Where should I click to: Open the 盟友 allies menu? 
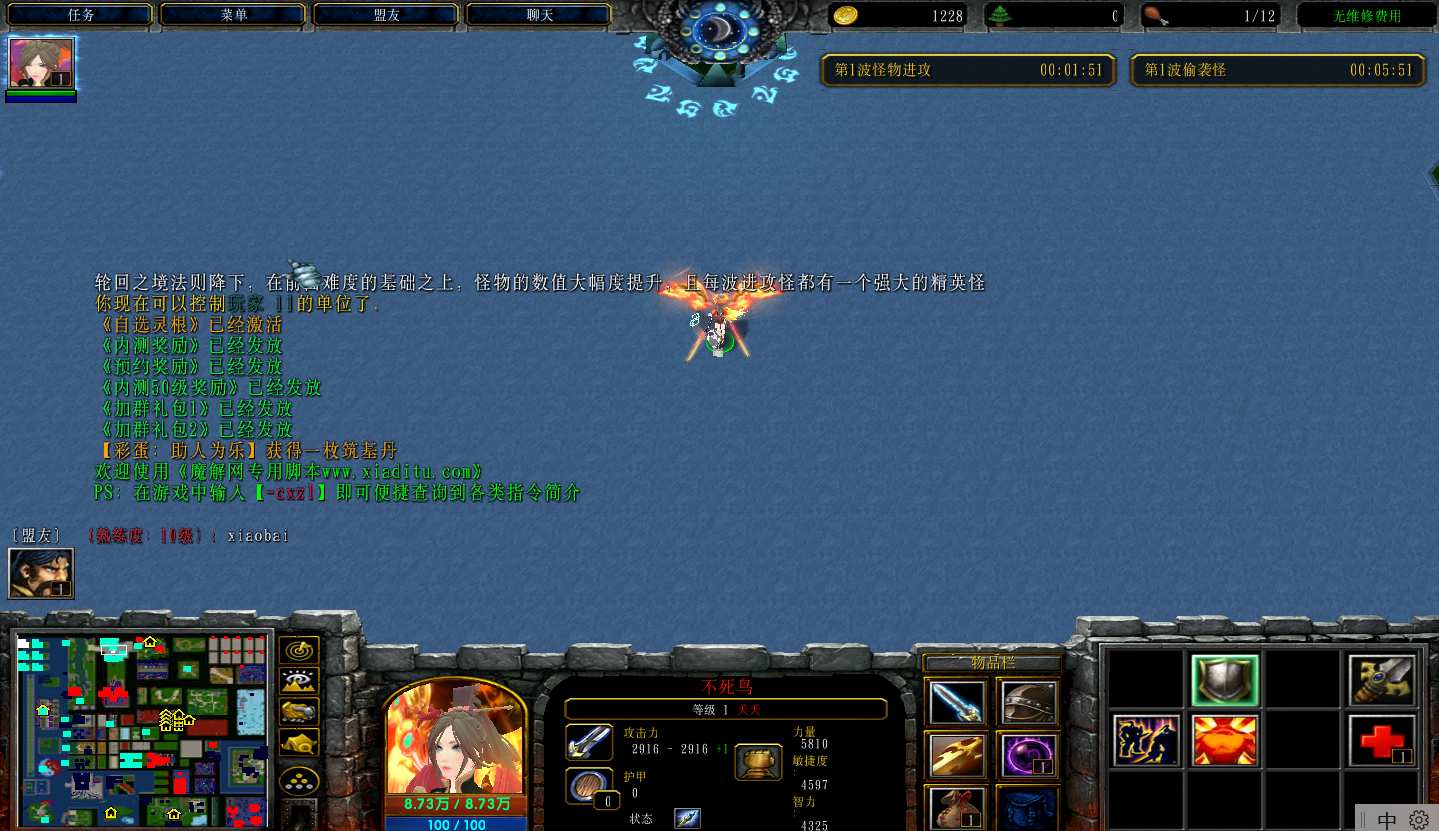tap(387, 15)
